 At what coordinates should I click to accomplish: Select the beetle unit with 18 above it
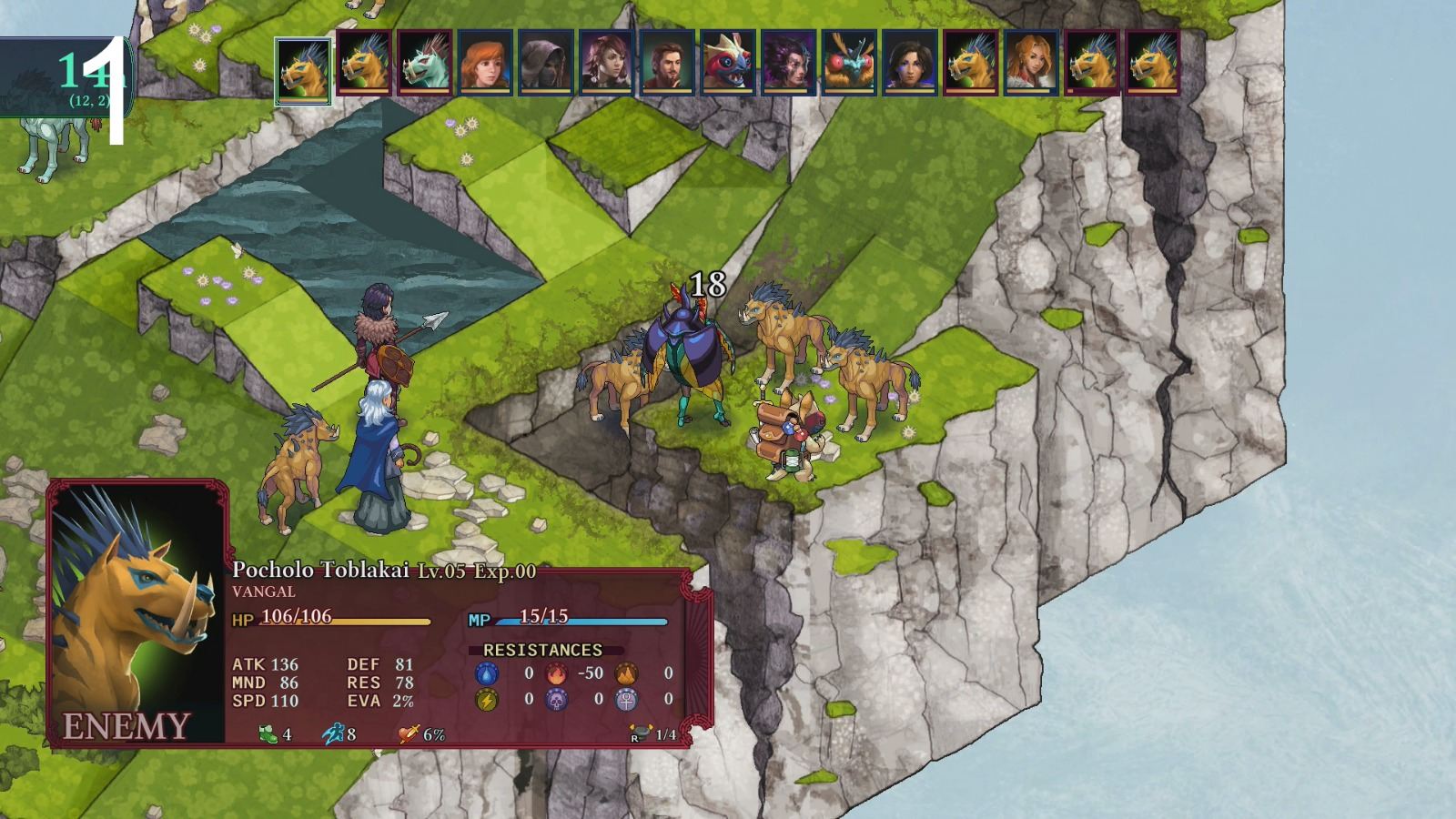click(x=689, y=355)
